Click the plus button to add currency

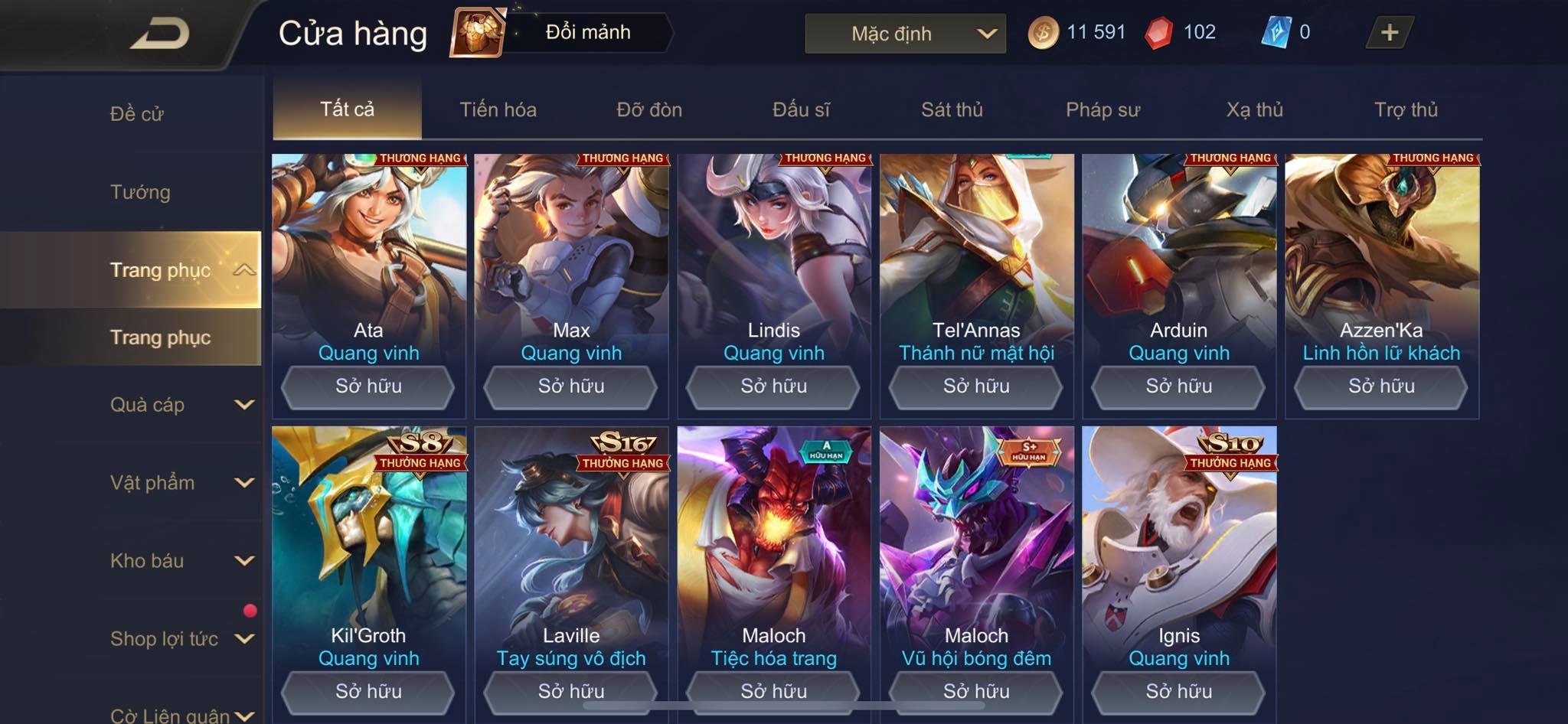(x=1389, y=33)
